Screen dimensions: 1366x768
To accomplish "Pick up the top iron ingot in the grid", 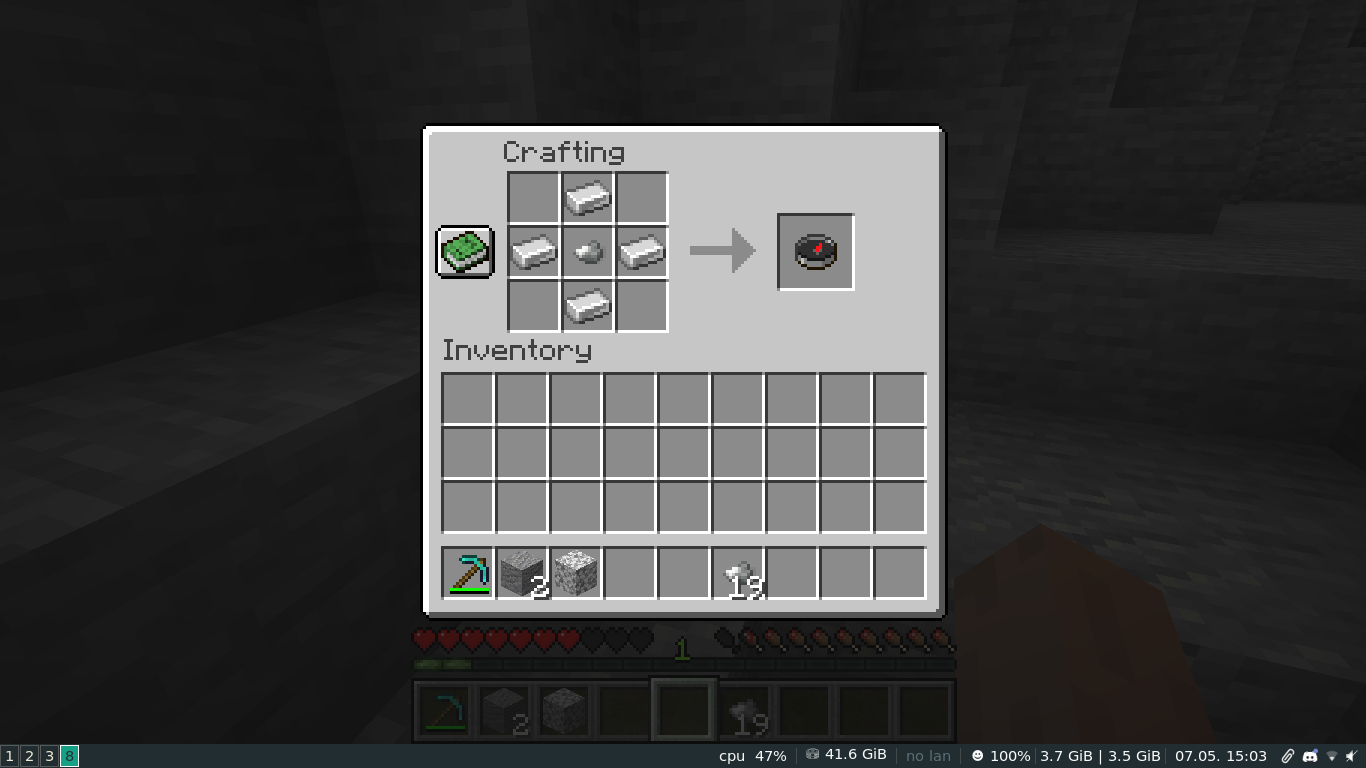I will click(x=587, y=197).
